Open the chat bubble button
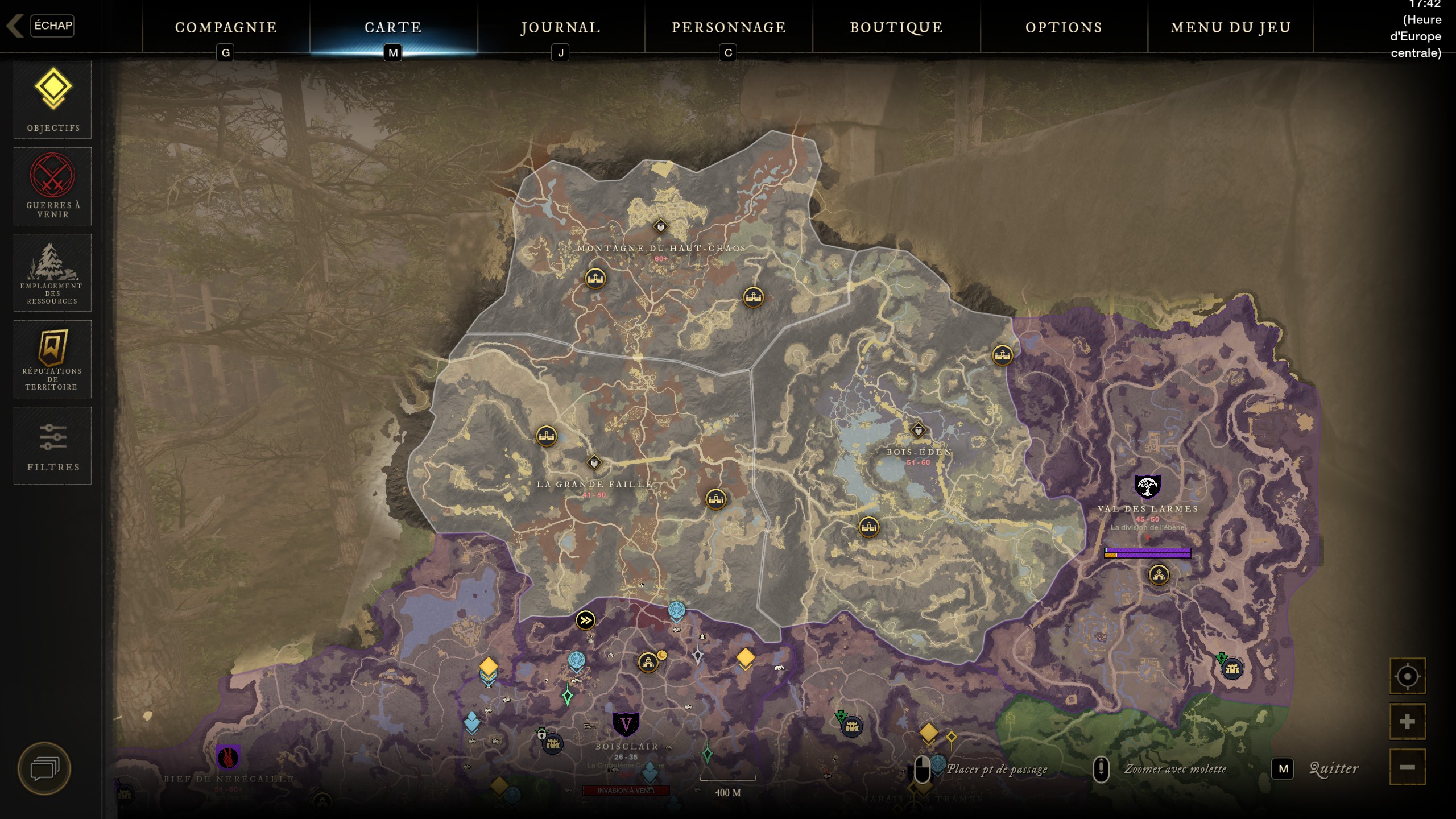 44,769
